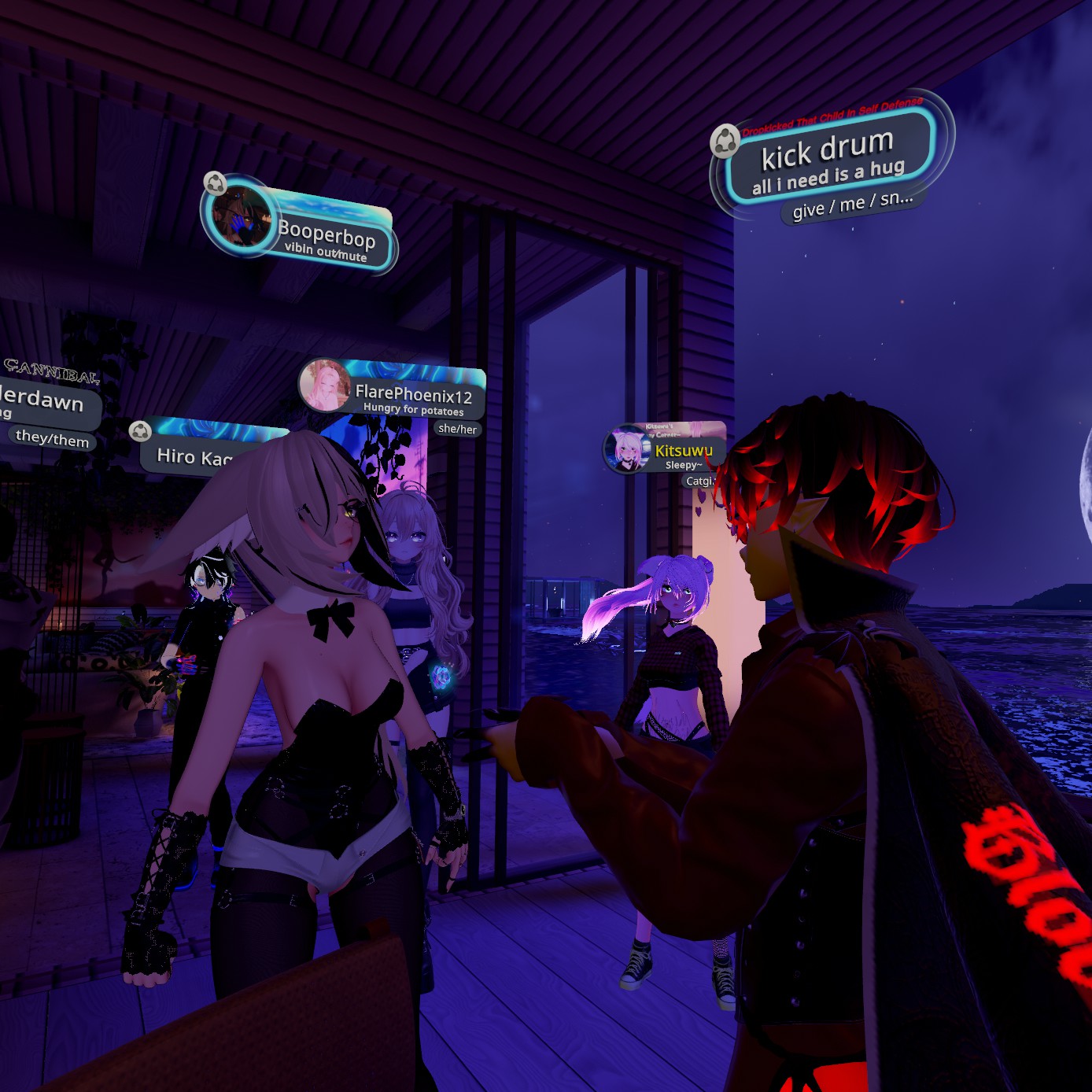This screenshot has width=1092, height=1092.
Task: Click Kitsuwu's profile thumbnail
Action: 628,449
